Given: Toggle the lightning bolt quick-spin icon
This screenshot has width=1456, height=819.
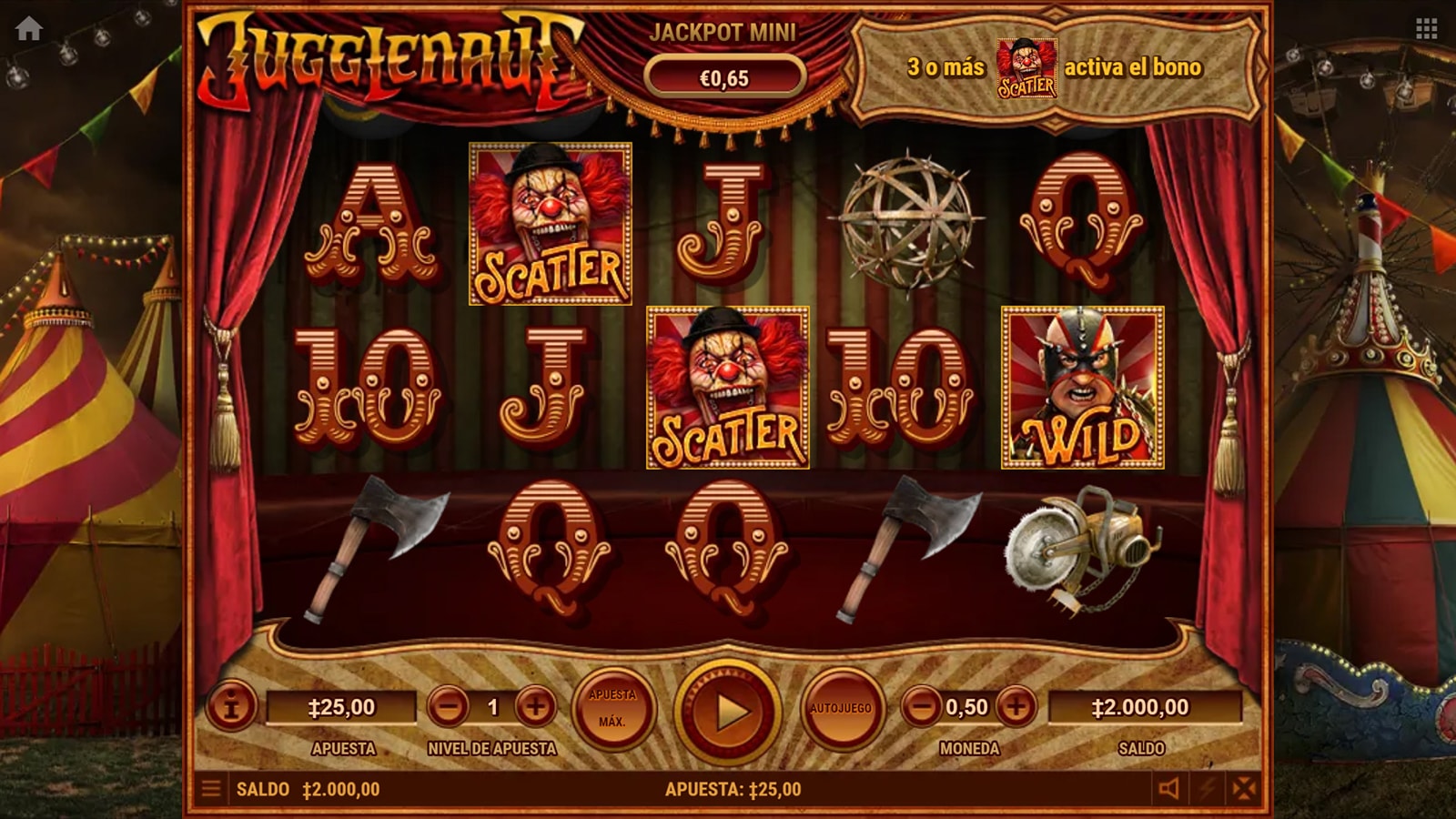Looking at the screenshot, I should point(1208,788).
